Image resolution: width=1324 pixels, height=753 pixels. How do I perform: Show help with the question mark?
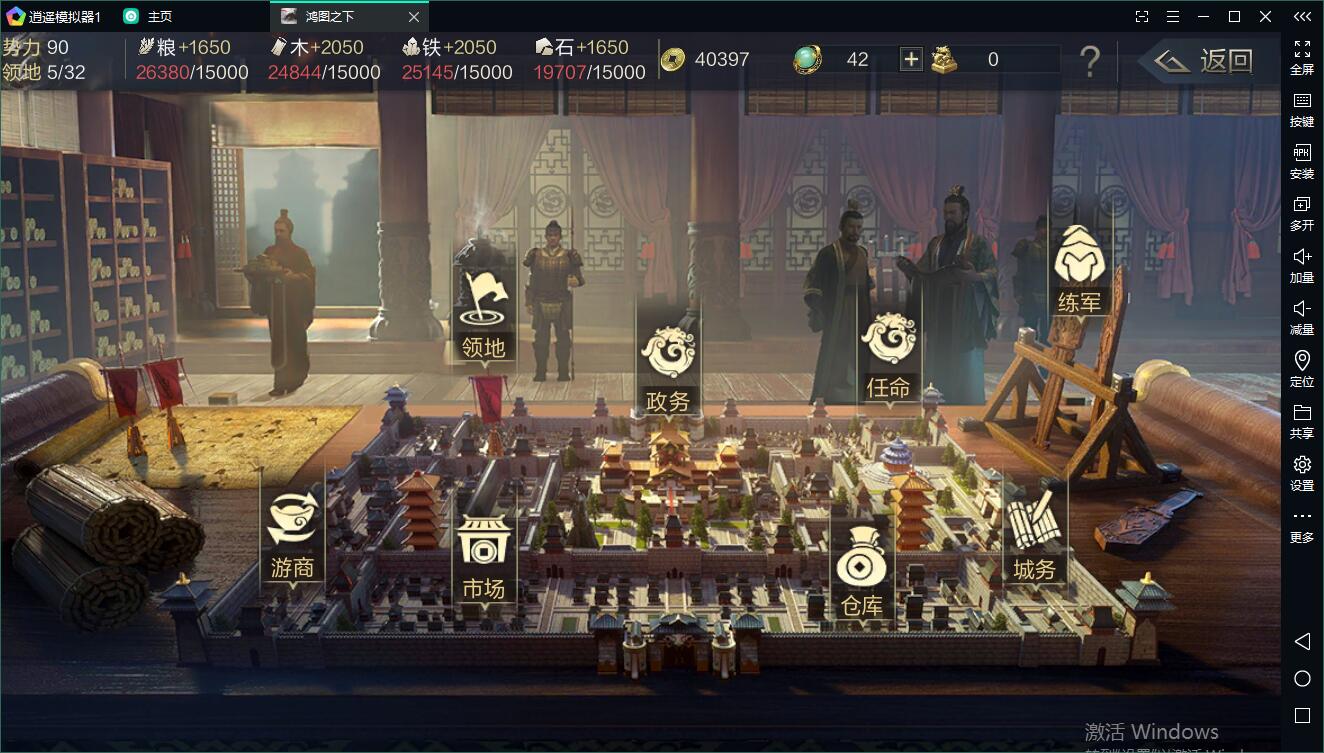(x=1089, y=61)
